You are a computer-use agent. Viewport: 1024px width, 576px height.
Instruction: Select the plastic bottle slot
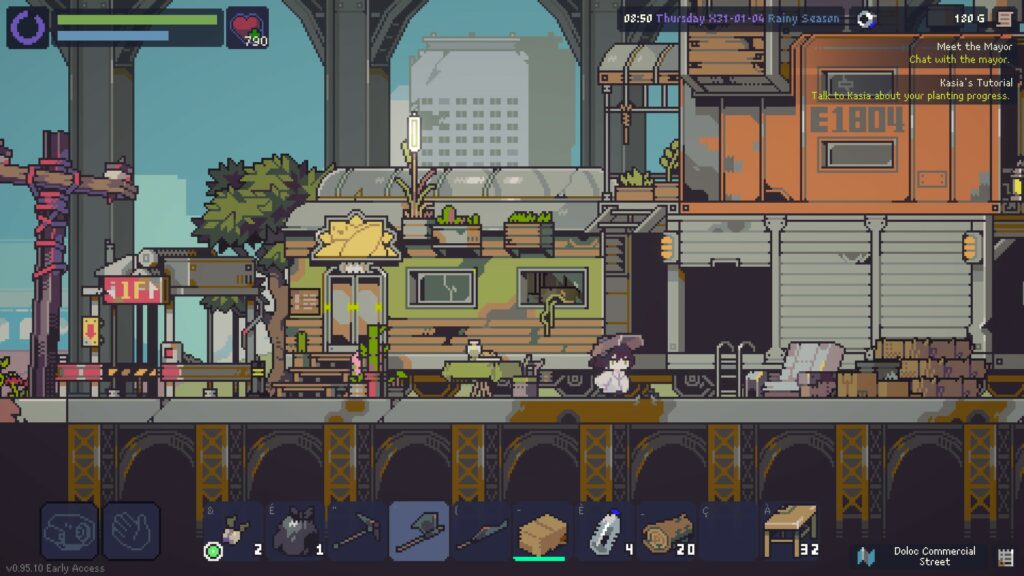605,531
